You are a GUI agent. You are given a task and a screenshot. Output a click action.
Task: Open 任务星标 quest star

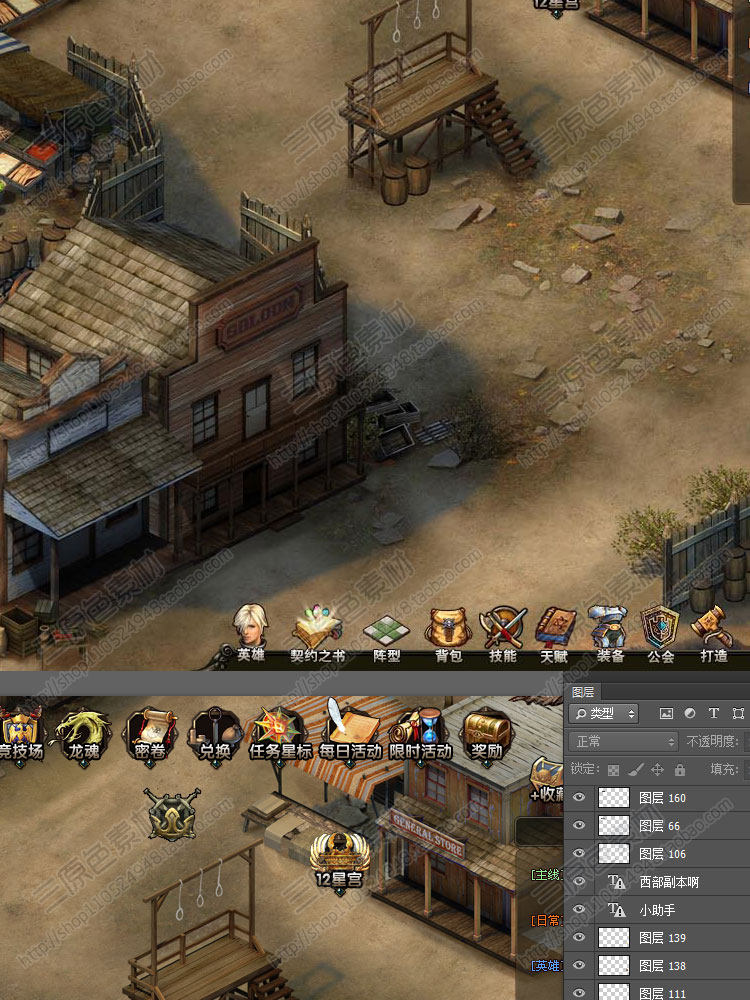(280, 731)
